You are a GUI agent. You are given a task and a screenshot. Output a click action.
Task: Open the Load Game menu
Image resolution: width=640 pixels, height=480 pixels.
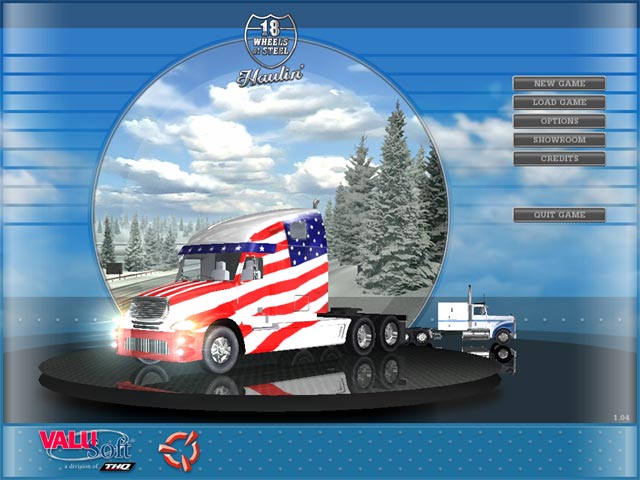point(559,102)
